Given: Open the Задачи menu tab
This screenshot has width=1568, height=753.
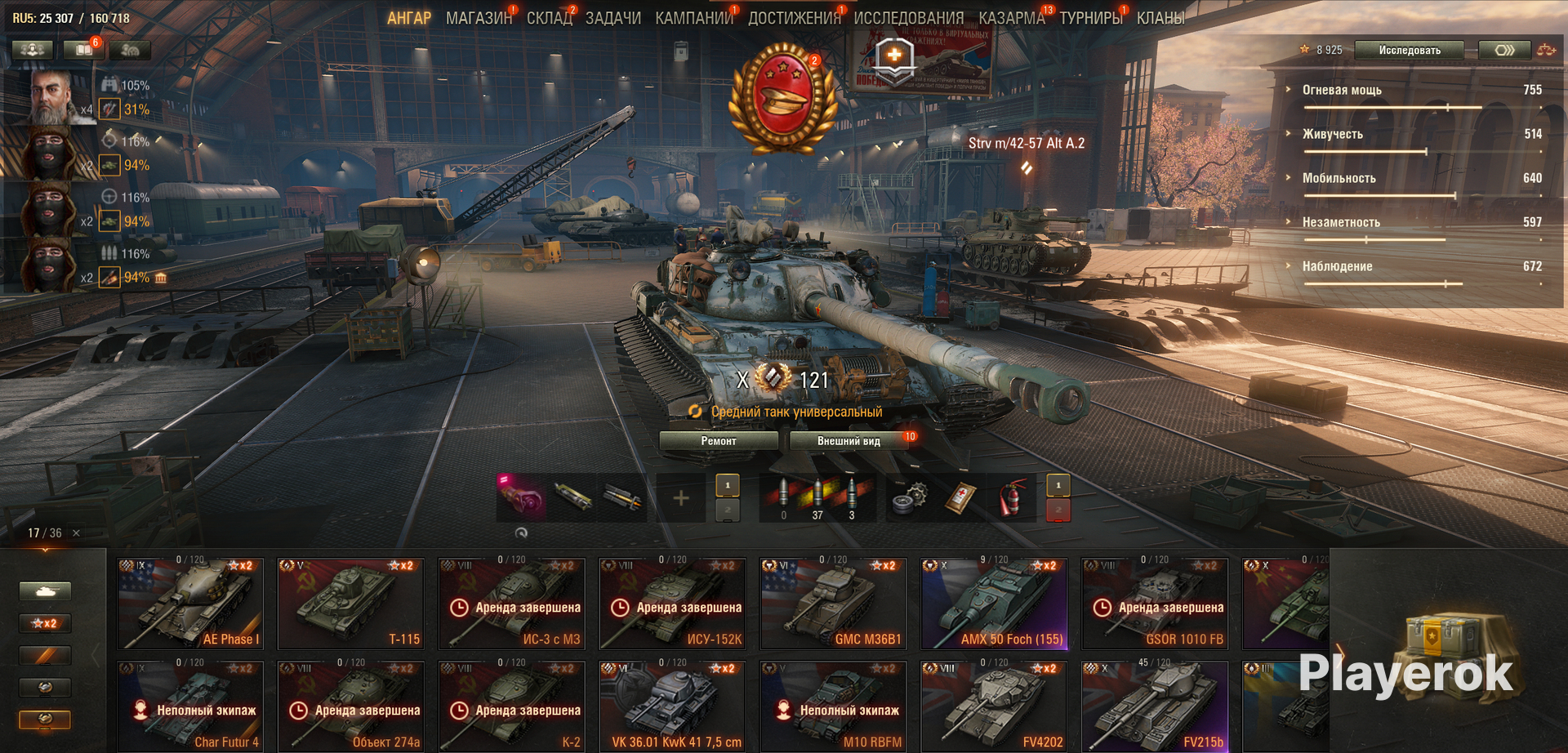Looking at the screenshot, I should point(612,18).
